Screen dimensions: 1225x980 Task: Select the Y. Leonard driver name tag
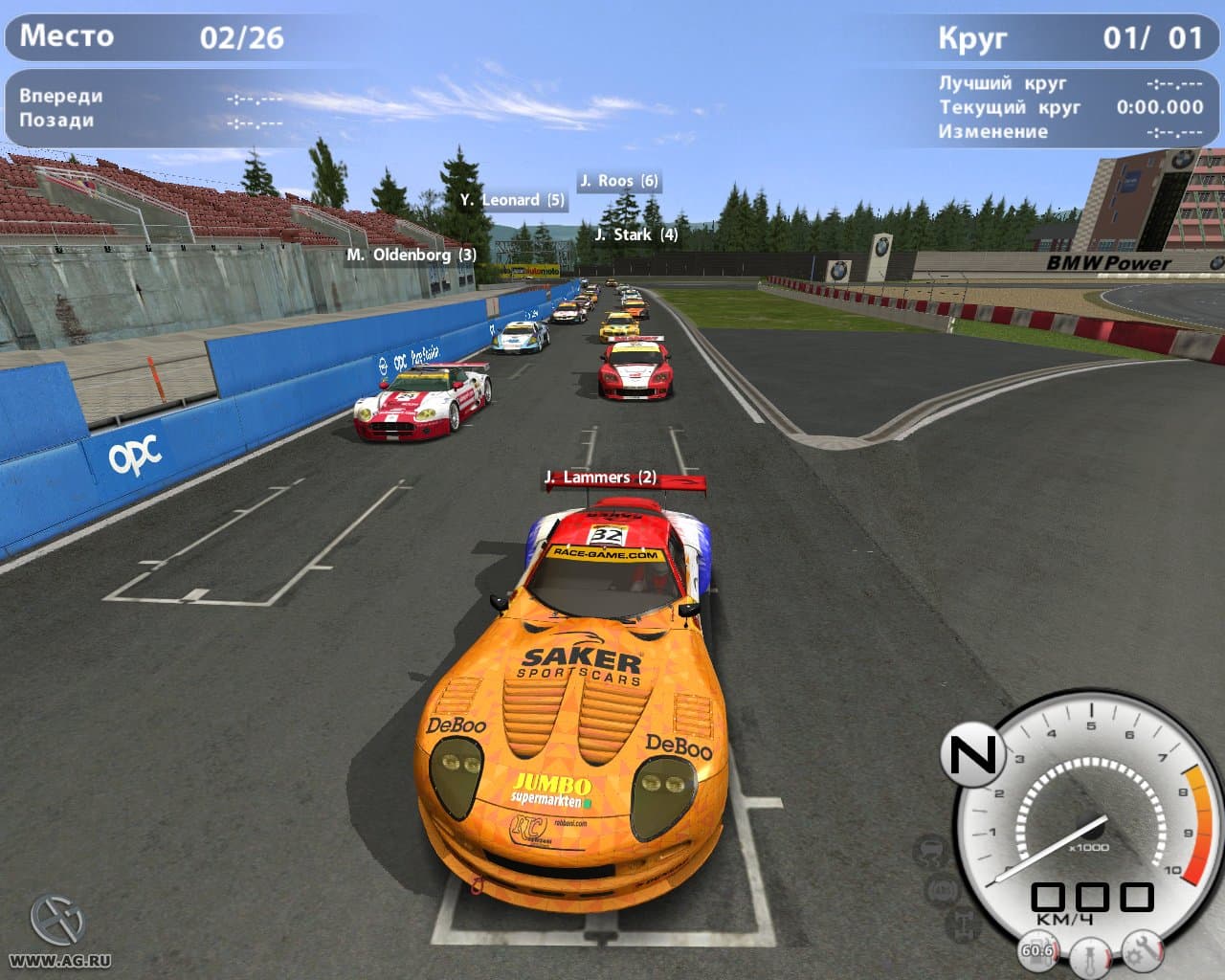(x=512, y=200)
